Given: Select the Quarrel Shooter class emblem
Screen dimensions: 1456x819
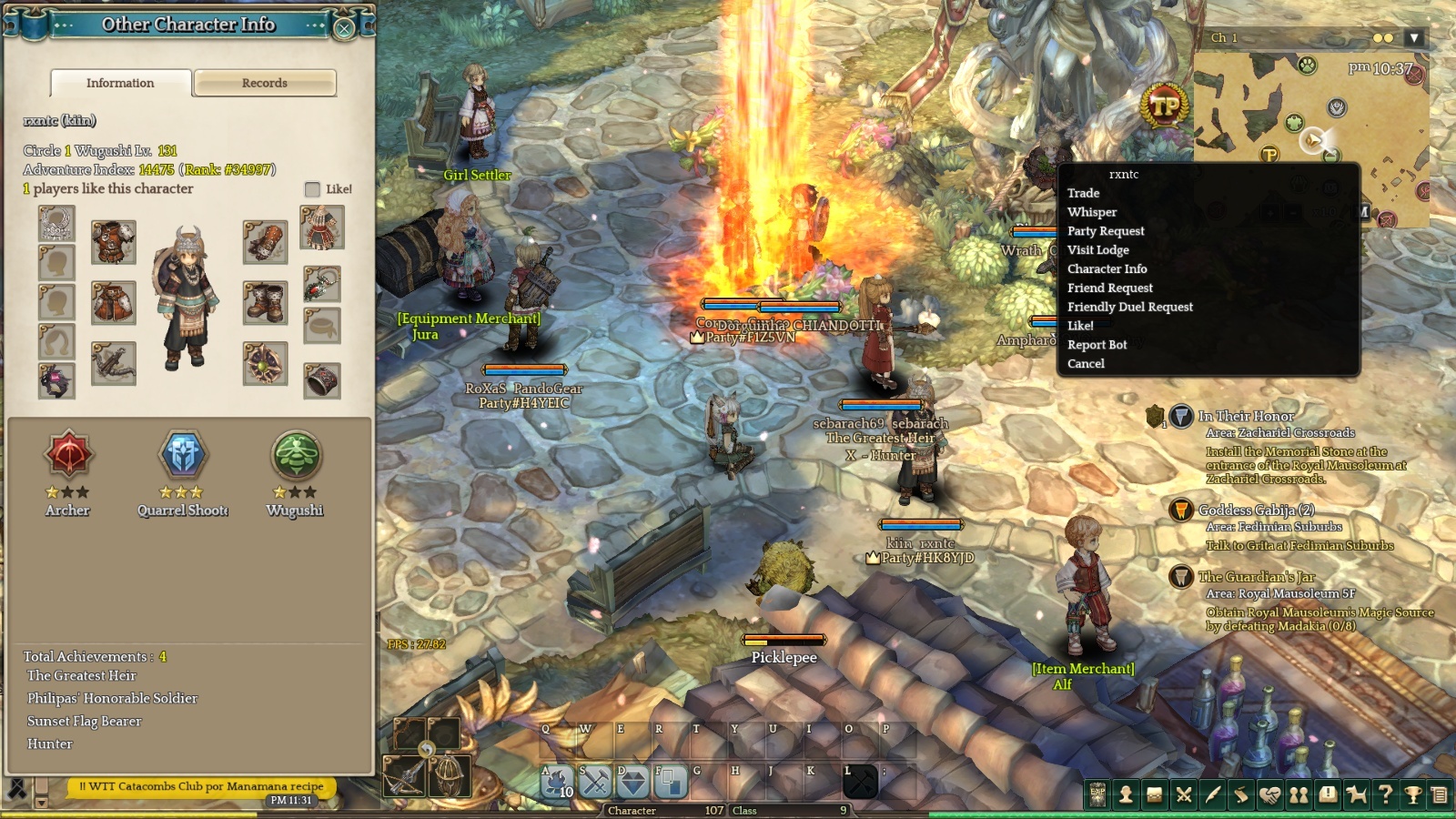Looking at the screenshot, I should pyautogui.click(x=183, y=455).
